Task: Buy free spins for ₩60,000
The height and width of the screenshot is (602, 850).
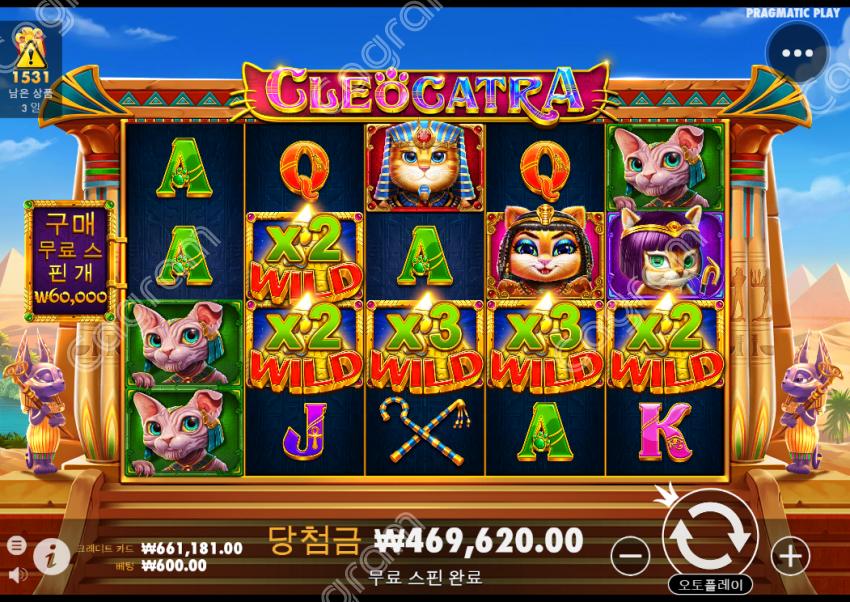Action: 70,260
